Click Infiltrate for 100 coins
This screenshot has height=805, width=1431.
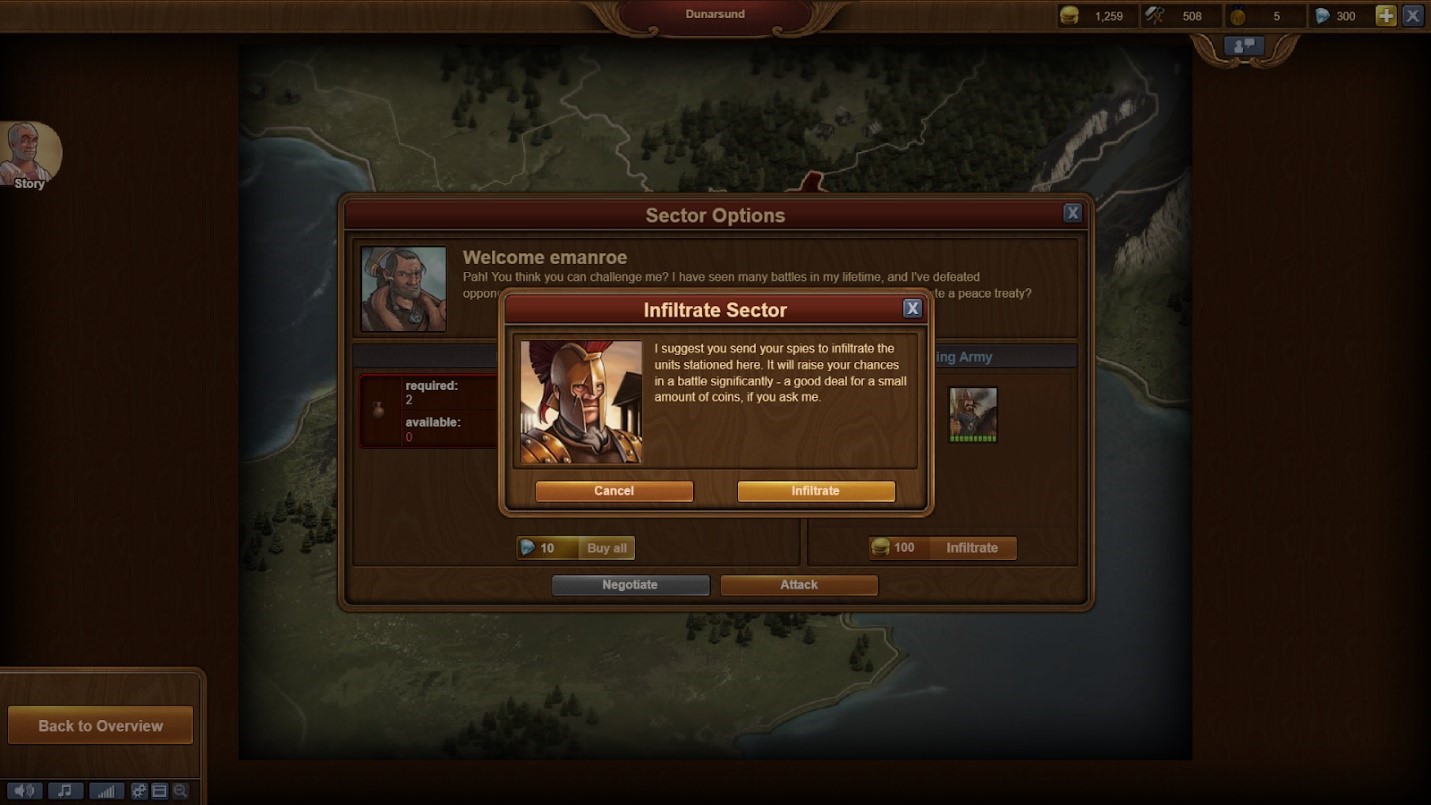[x=943, y=548]
